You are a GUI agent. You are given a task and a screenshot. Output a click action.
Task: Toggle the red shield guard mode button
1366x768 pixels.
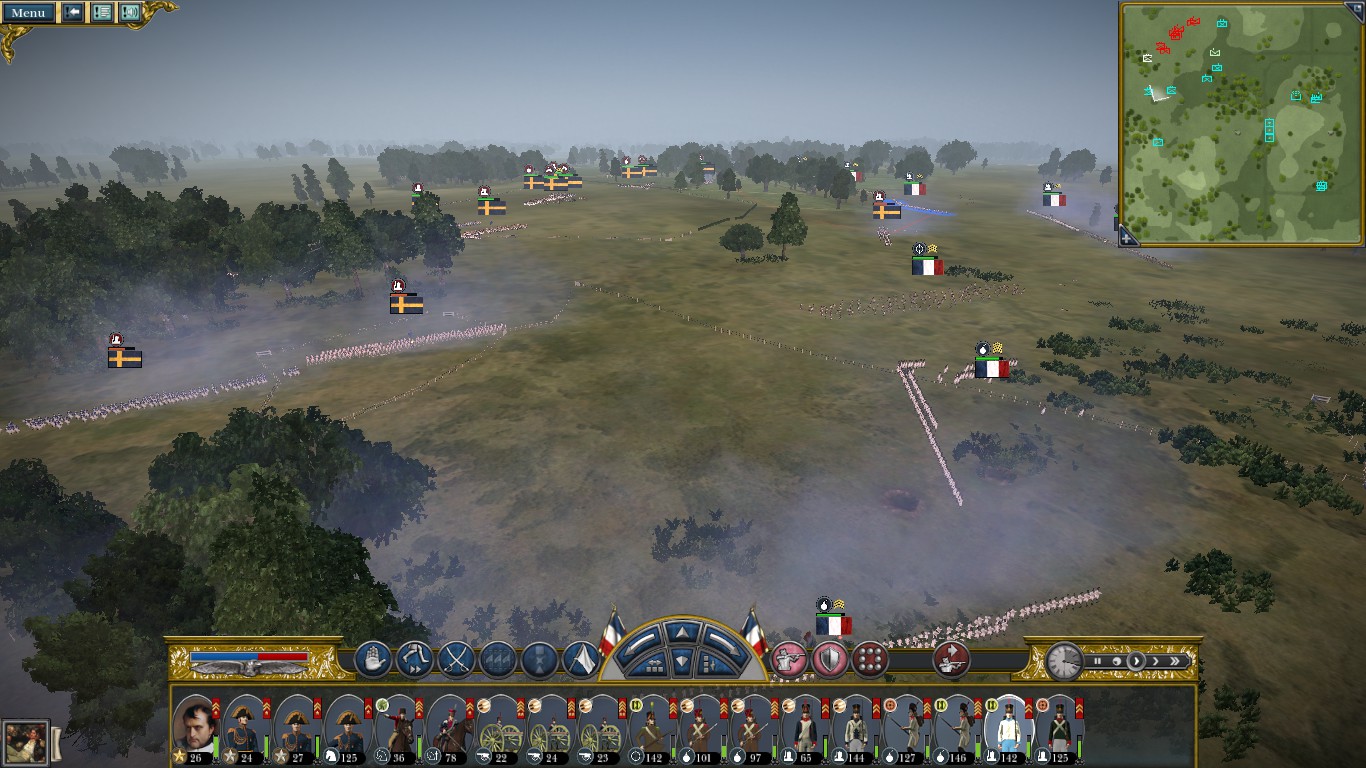point(829,659)
